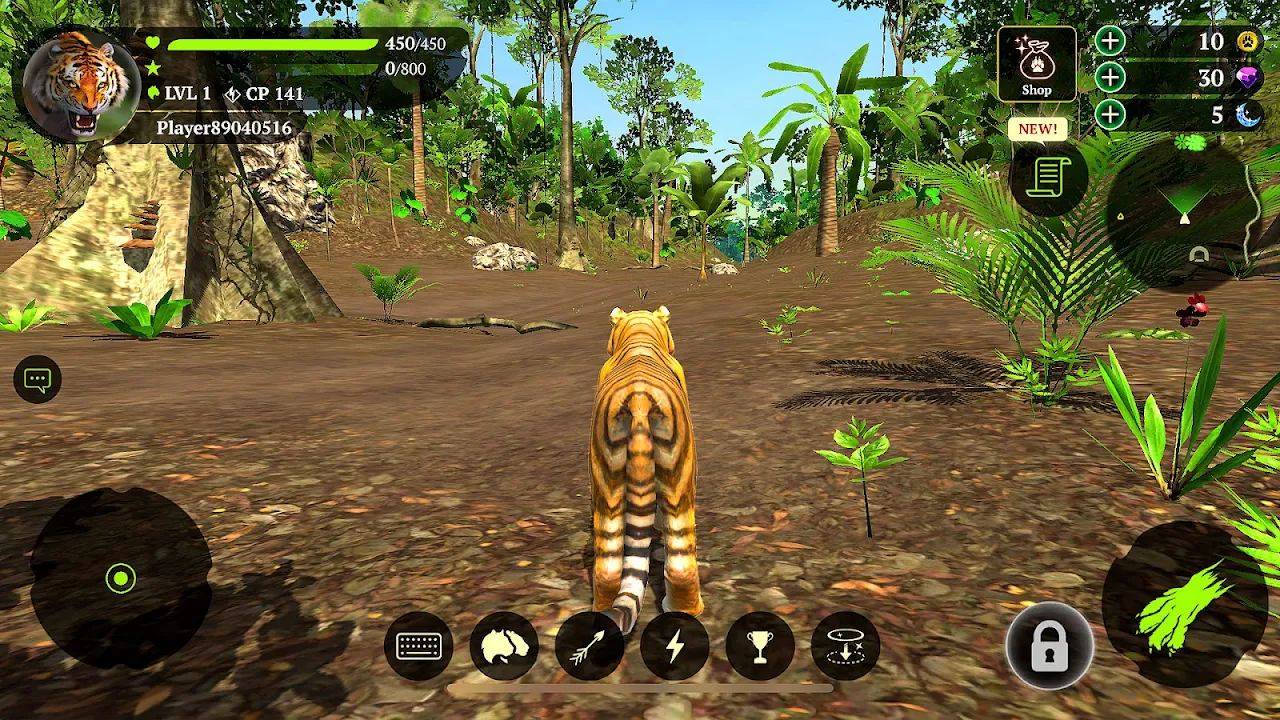The image size is (1280, 720).
Task: Tap the movement joystick center
Action: point(121,578)
